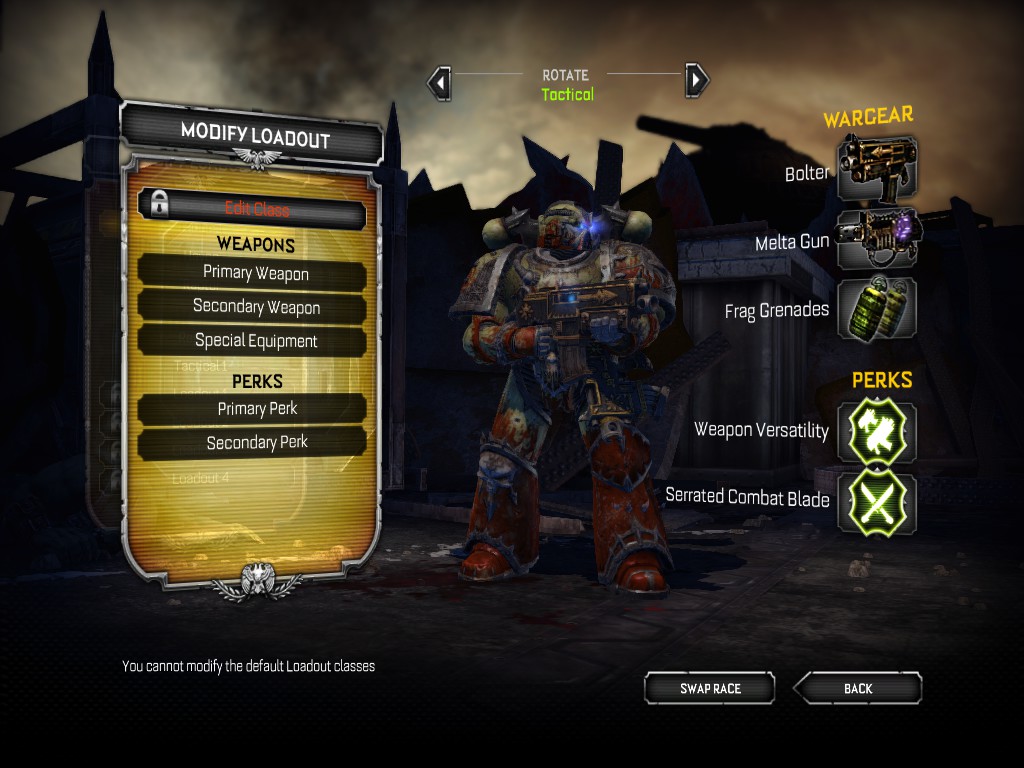Screen dimensions: 1024x768
Task: Rotate the character with the left arrow
Action: 439,82
